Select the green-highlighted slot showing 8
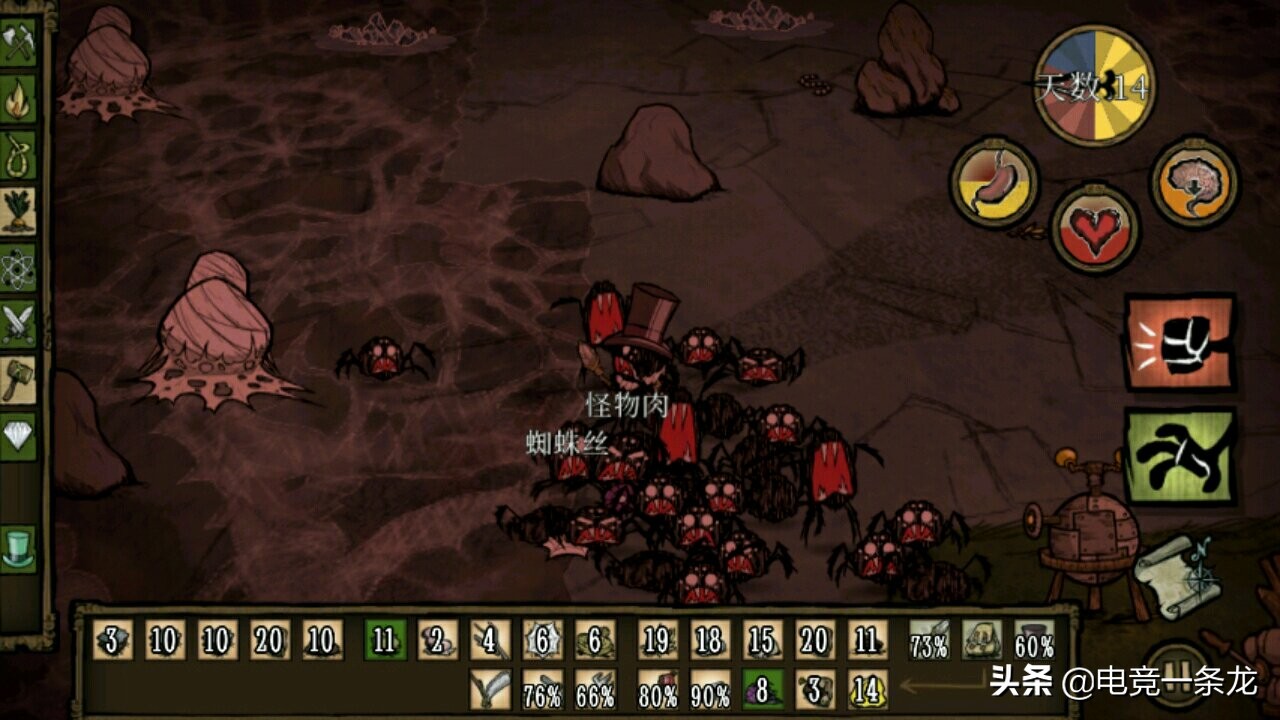 click(x=763, y=690)
